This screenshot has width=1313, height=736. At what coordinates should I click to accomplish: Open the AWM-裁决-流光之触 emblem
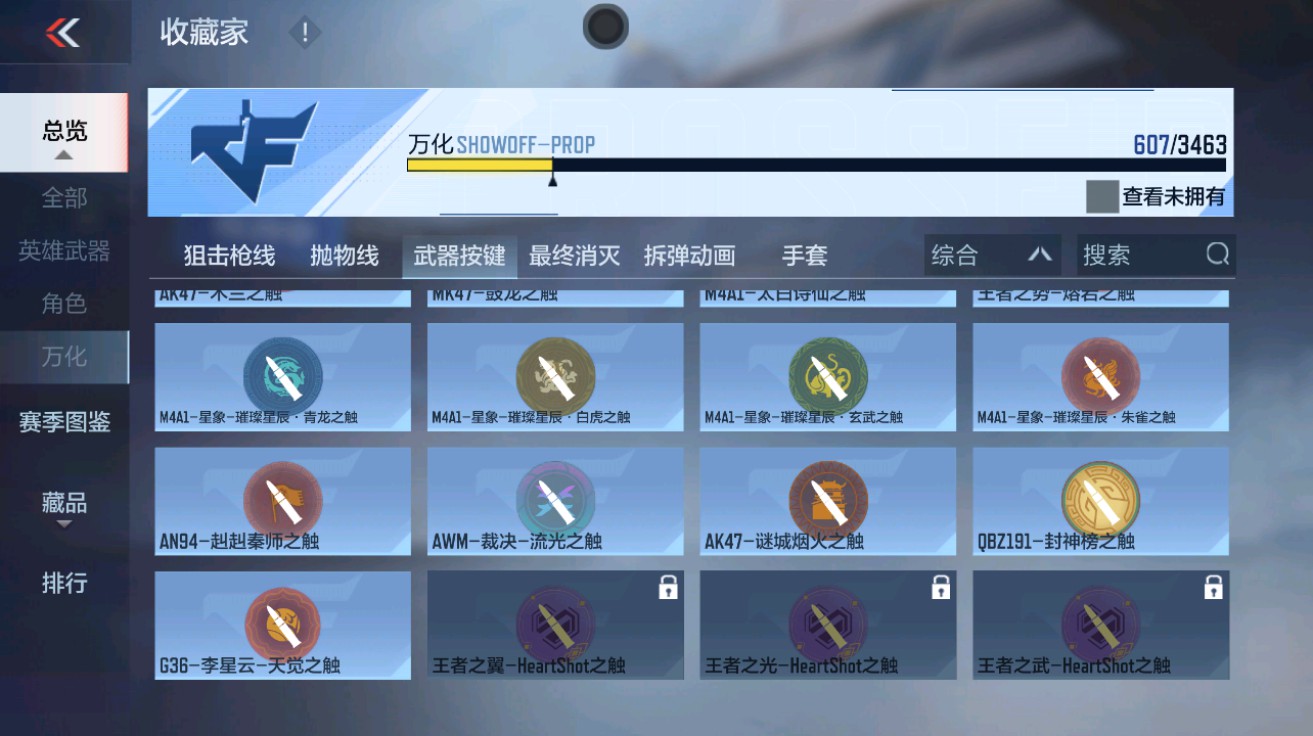554,500
